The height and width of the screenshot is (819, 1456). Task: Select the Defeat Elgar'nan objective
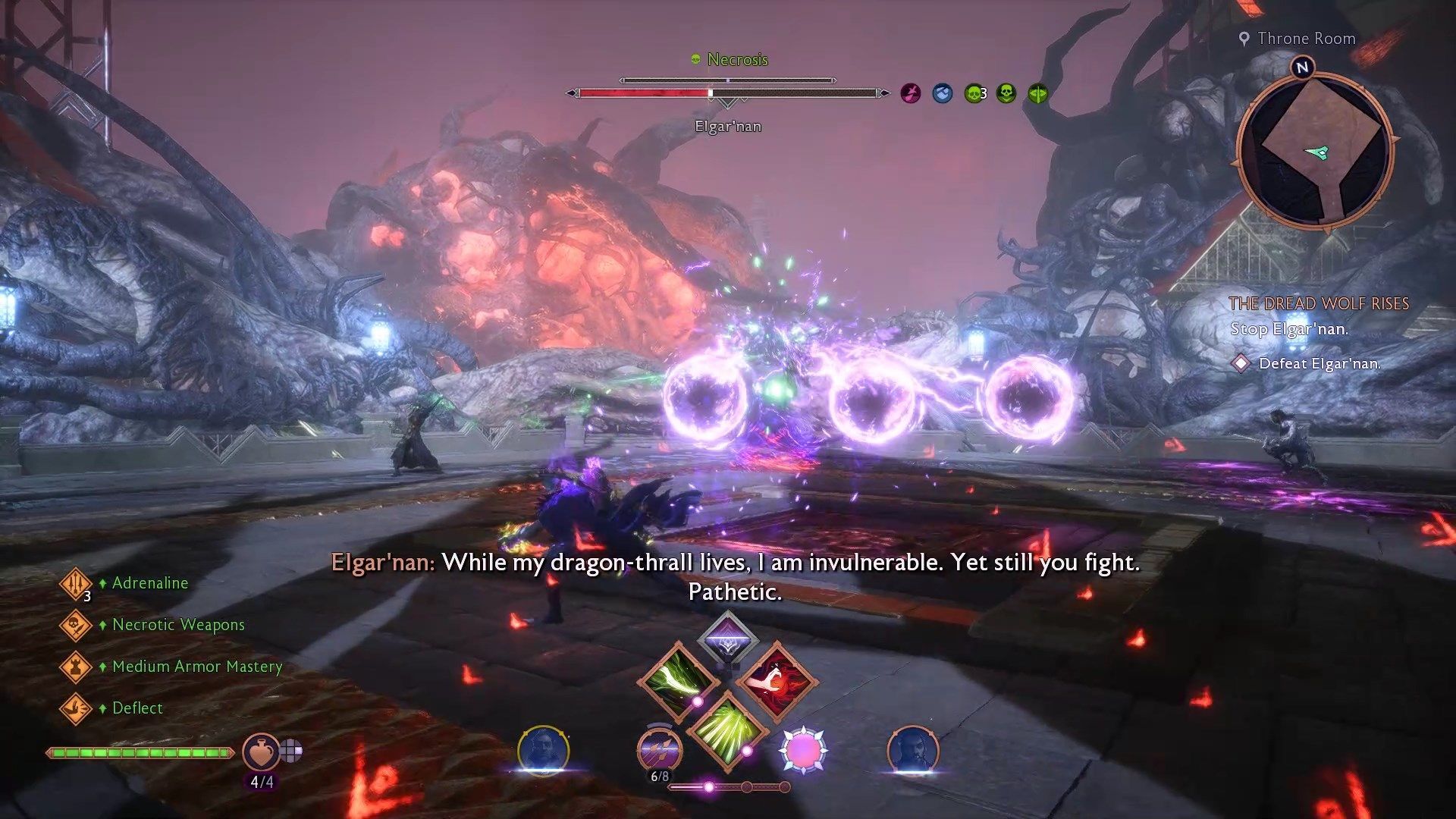click(1319, 364)
